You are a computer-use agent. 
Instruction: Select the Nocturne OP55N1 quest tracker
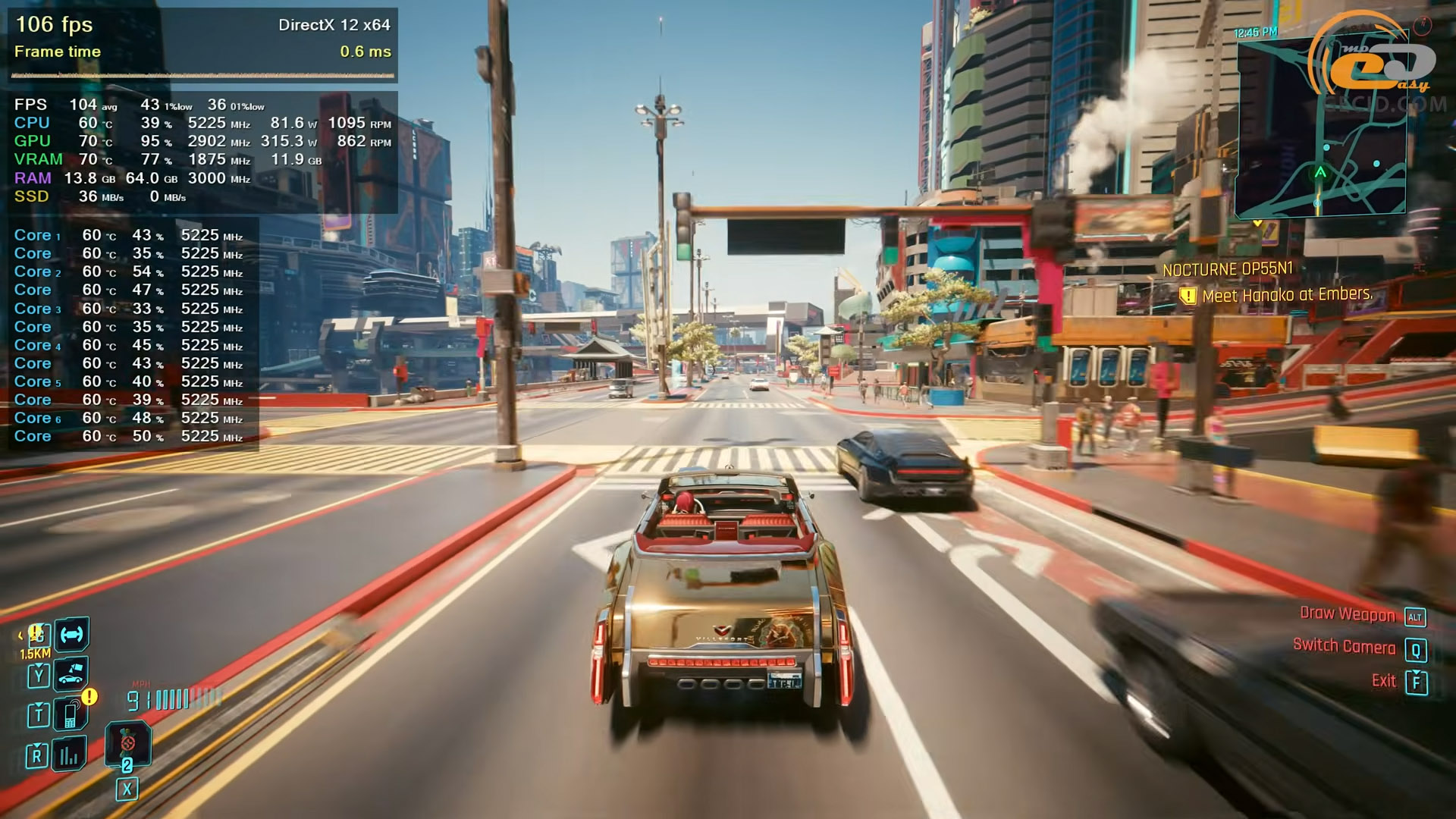[x=1227, y=269]
